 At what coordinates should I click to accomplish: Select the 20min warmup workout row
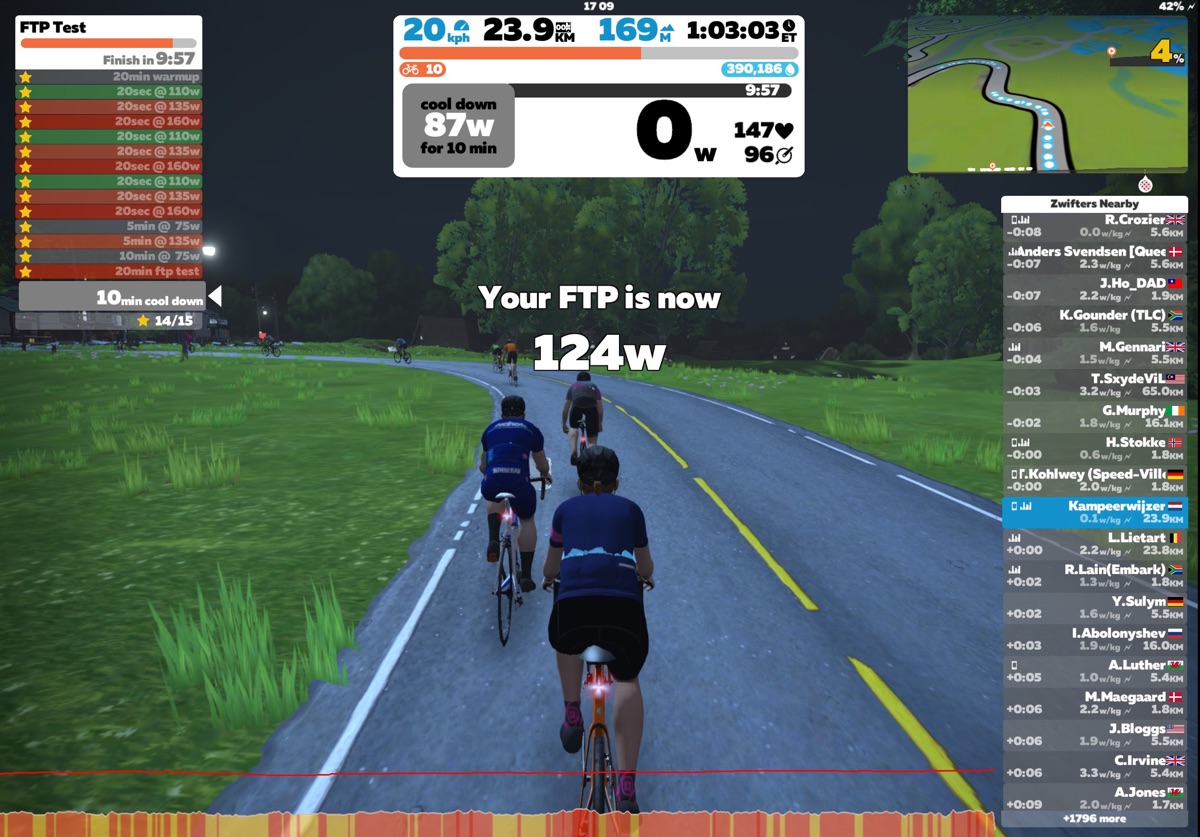coord(110,76)
